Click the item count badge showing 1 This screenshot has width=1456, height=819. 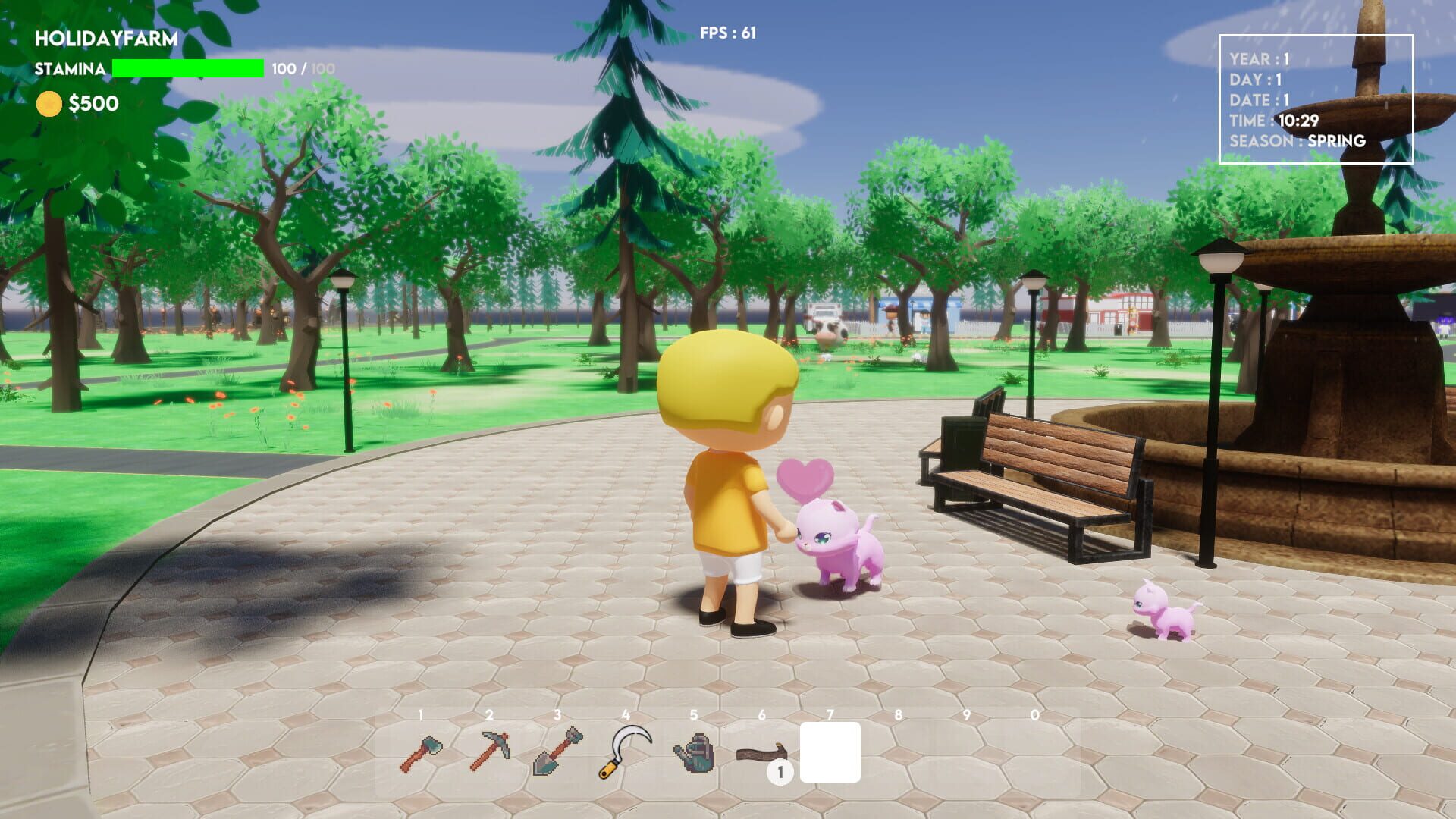pyautogui.click(x=779, y=773)
